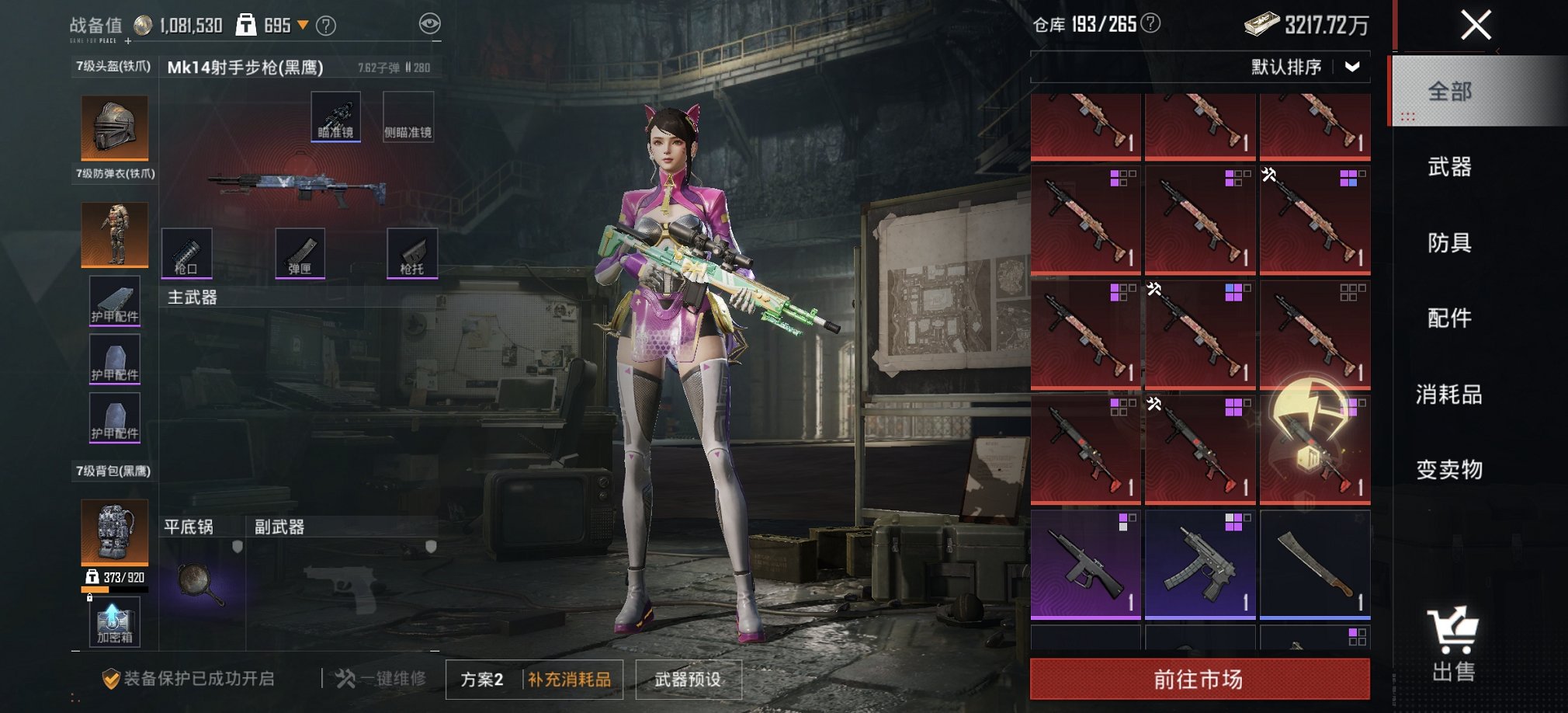Image resolution: width=1568 pixels, height=713 pixels.
Task: Switch to the 武器 category tab
Action: pos(1449,166)
